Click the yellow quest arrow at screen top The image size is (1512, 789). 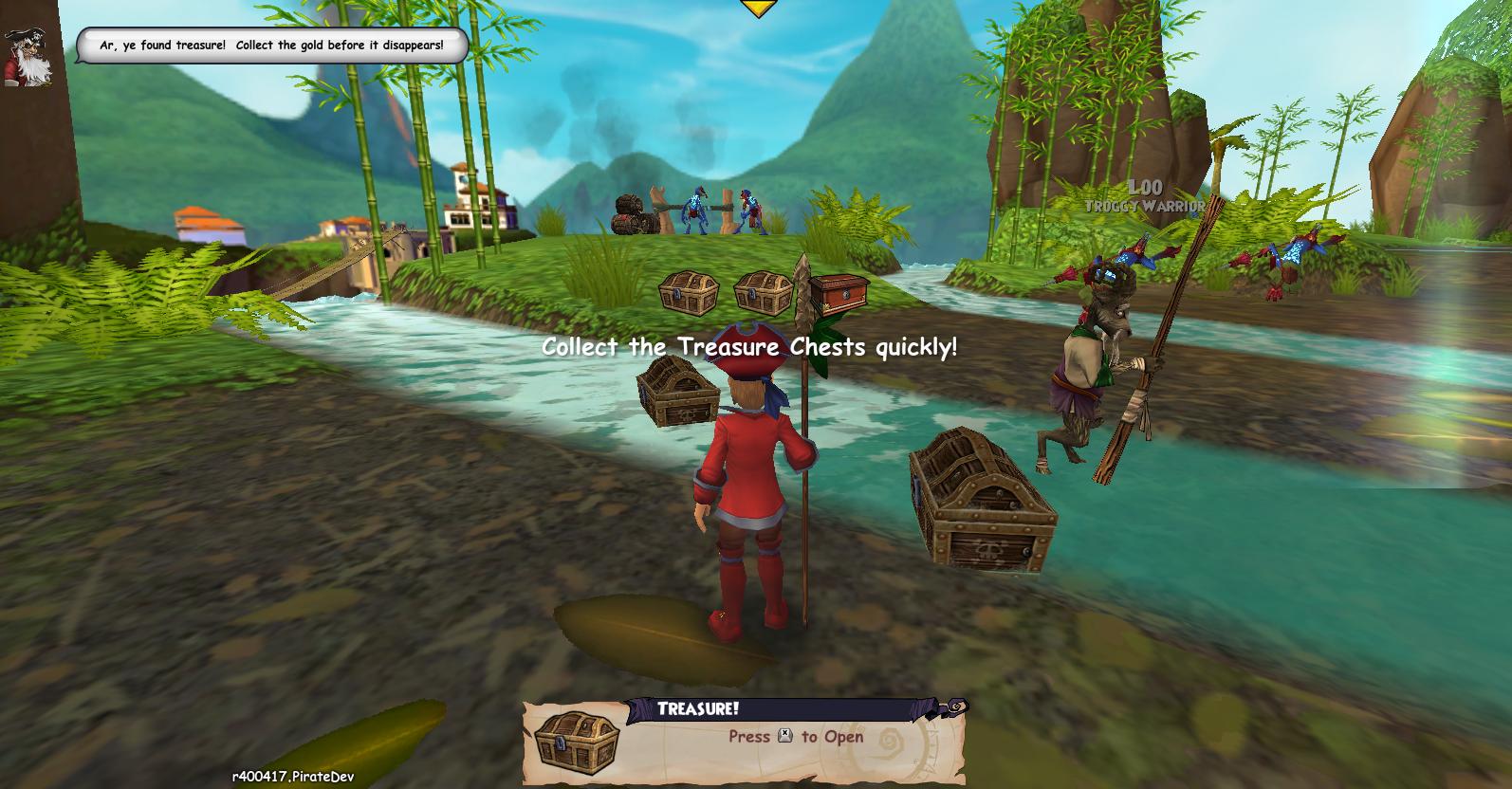(x=757, y=9)
